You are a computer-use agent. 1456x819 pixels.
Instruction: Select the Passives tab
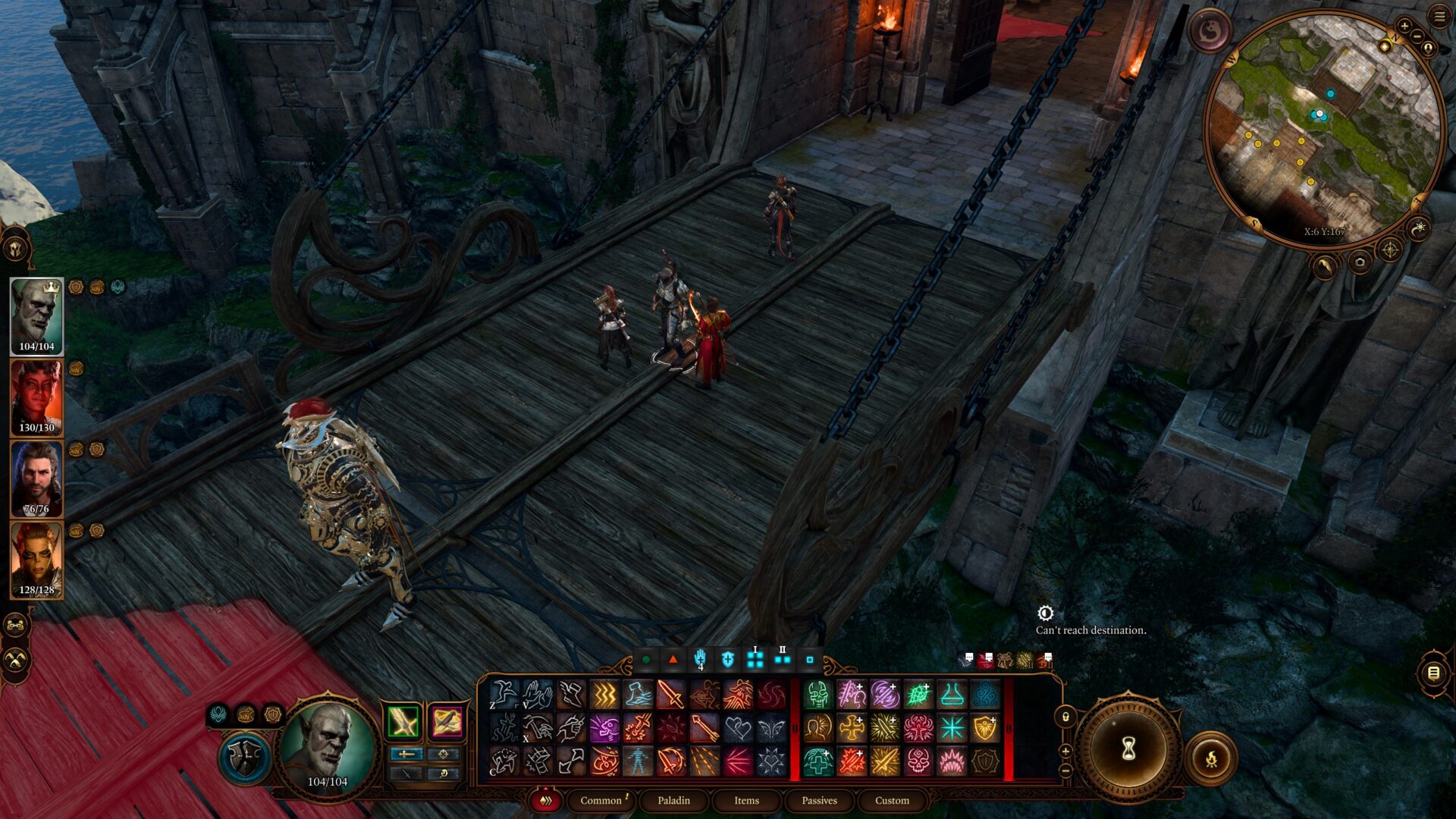(819, 800)
